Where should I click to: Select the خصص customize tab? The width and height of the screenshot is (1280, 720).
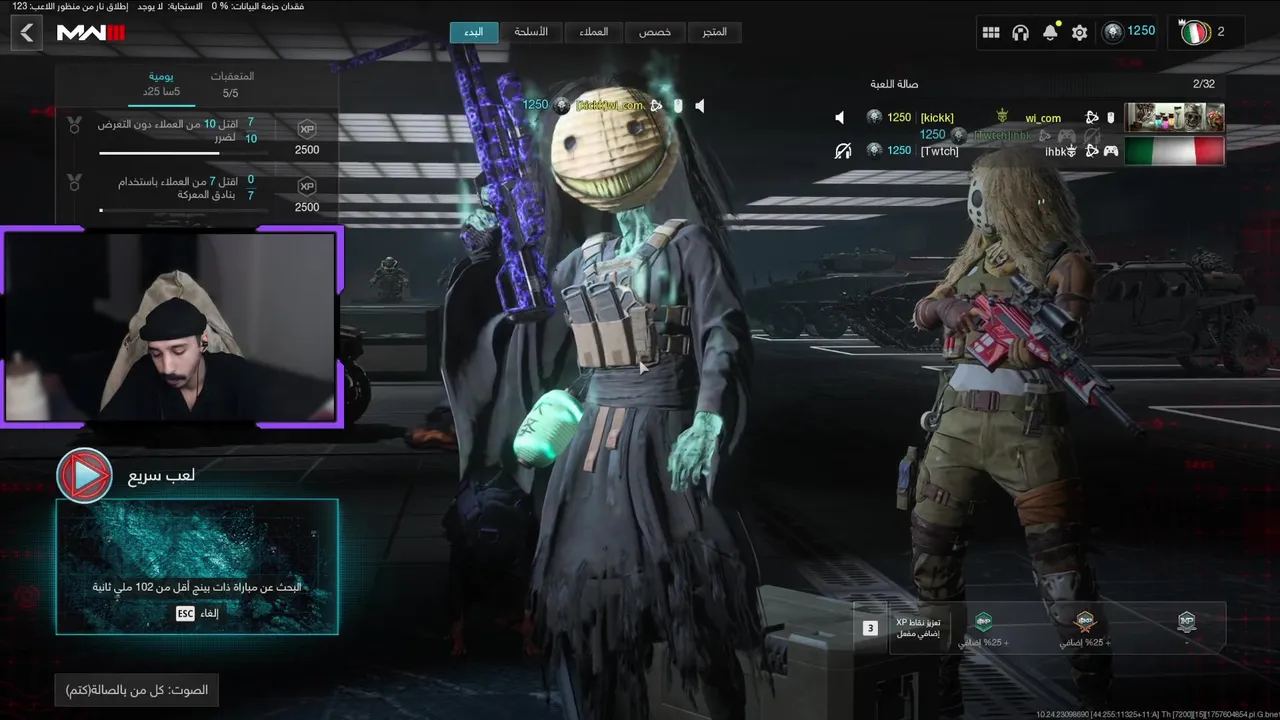click(655, 32)
